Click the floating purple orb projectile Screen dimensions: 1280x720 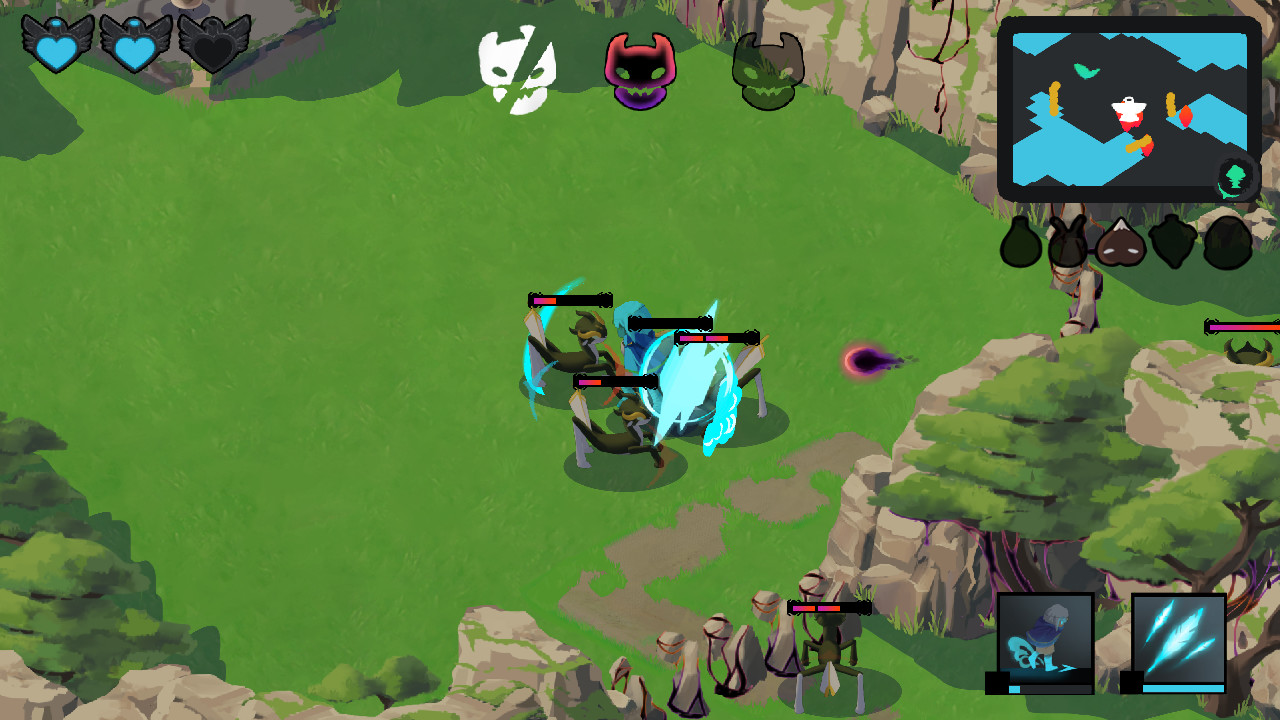pyautogui.click(x=866, y=360)
